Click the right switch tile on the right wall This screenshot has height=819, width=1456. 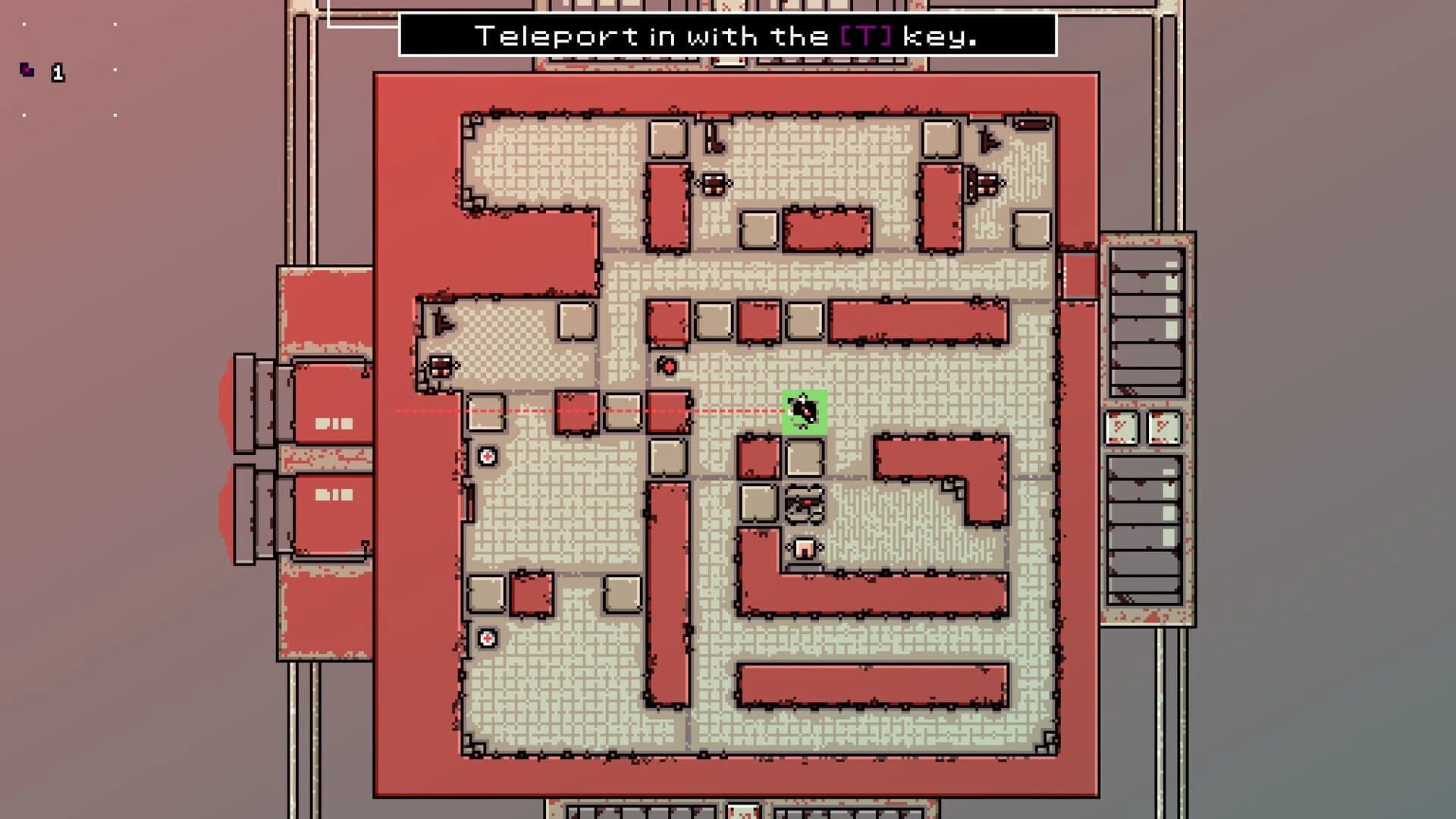tap(1163, 427)
